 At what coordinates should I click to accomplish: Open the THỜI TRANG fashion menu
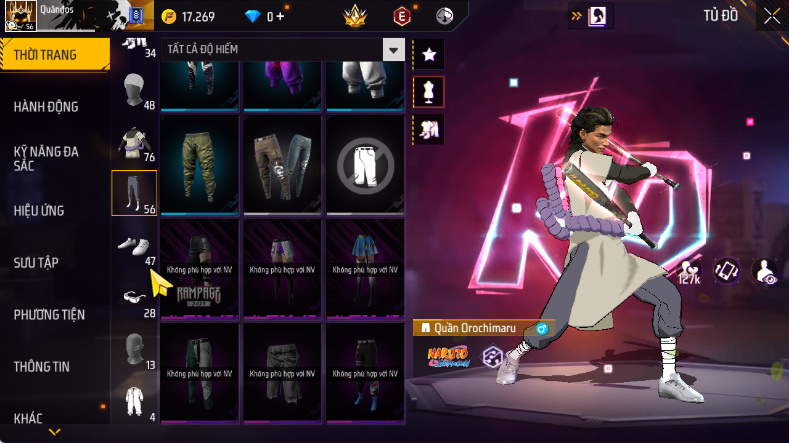pos(47,54)
